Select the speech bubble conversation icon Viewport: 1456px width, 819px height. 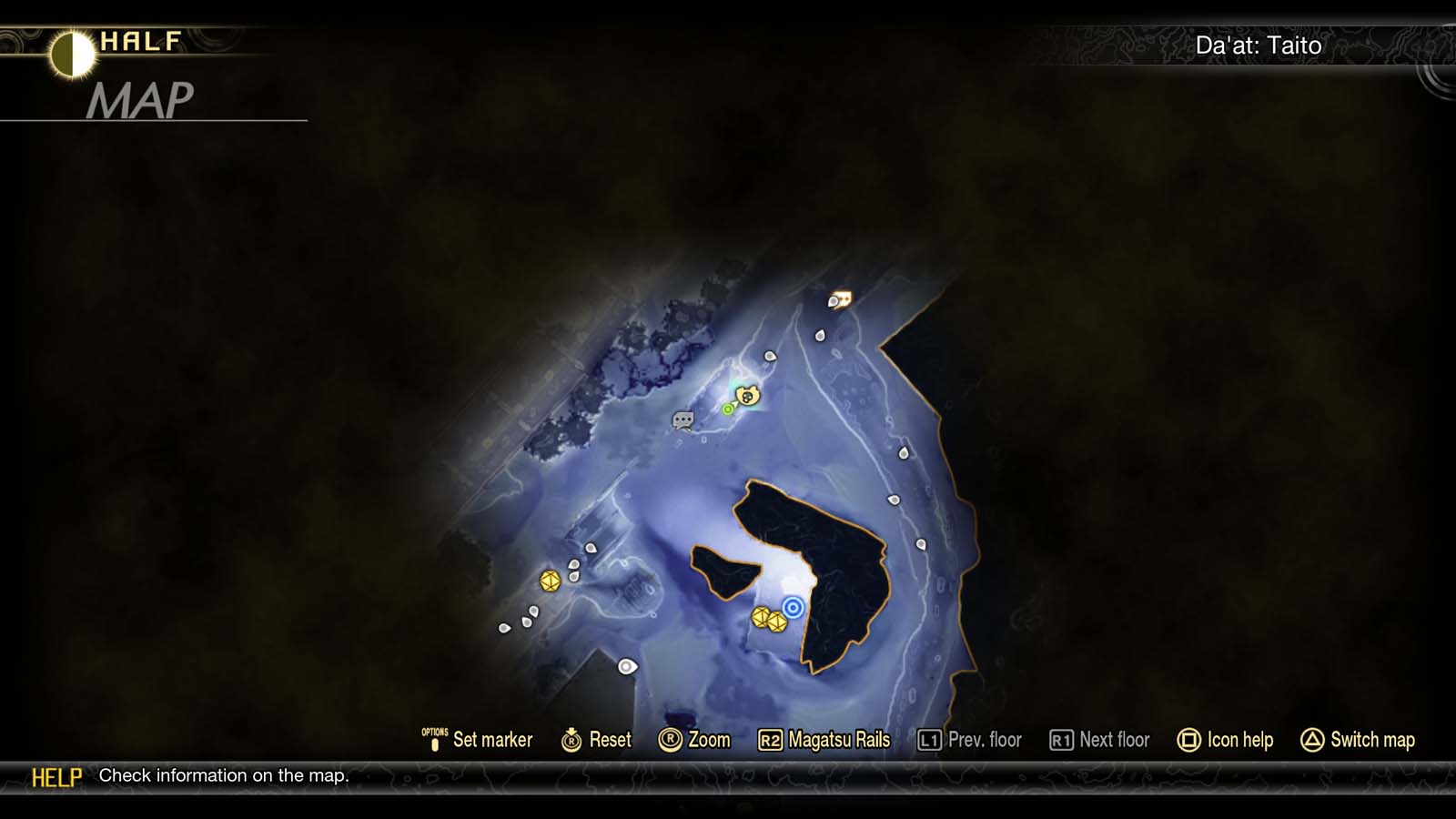click(x=681, y=420)
